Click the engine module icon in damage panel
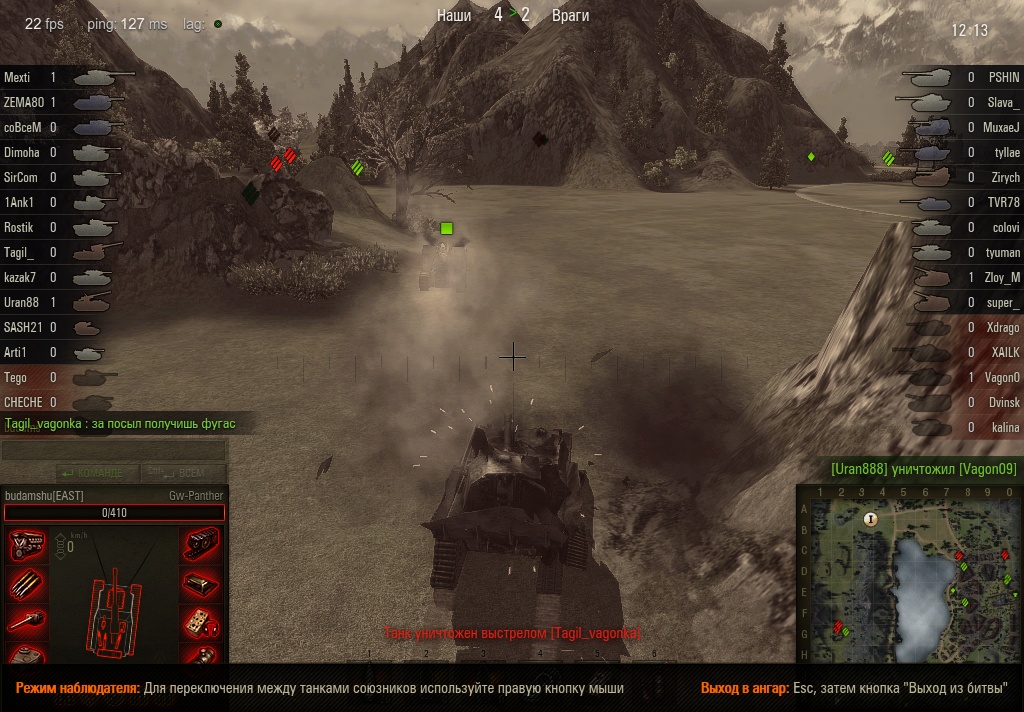 pyautogui.click(x=27, y=545)
